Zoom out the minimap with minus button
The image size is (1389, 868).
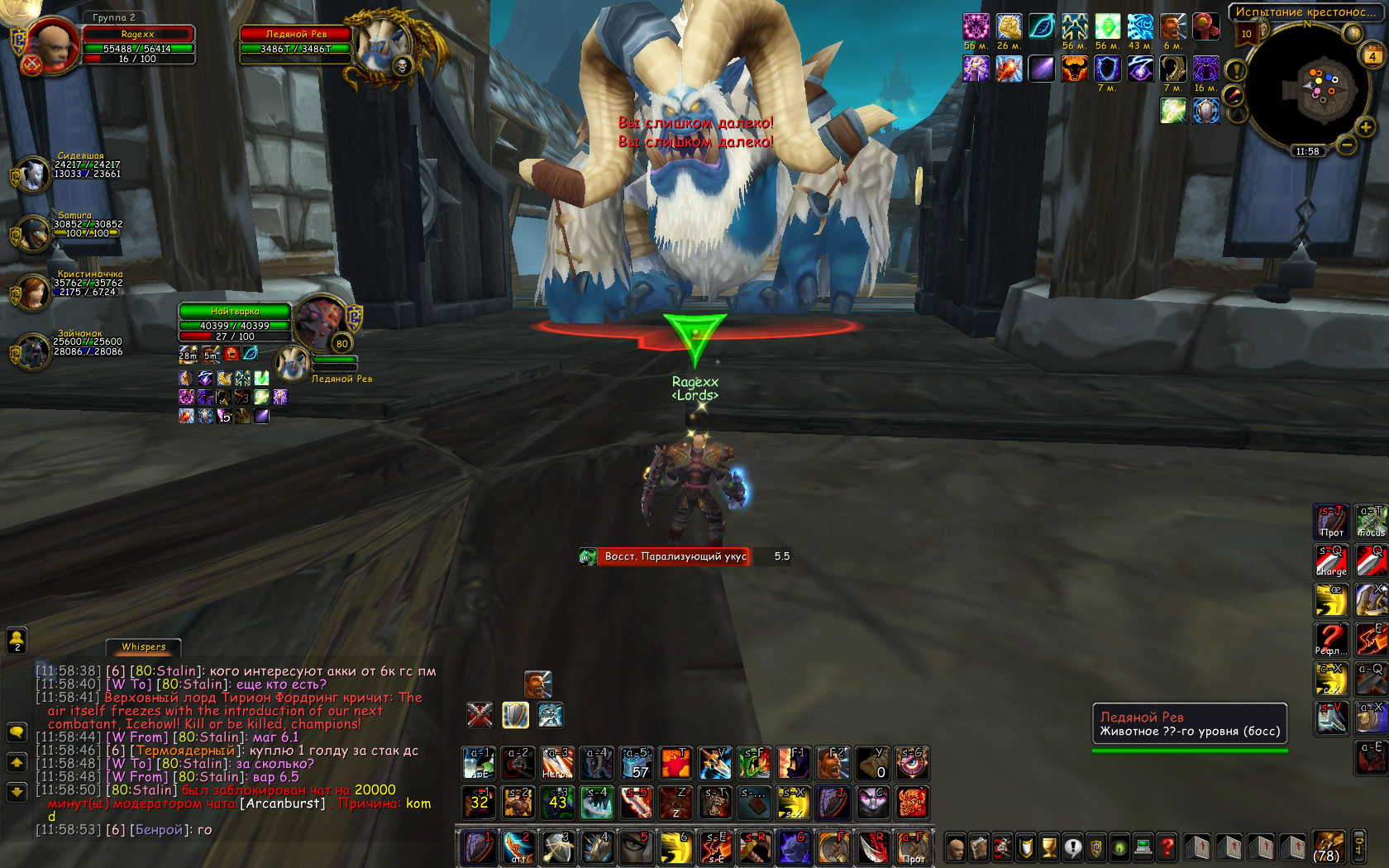[x=1347, y=146]
